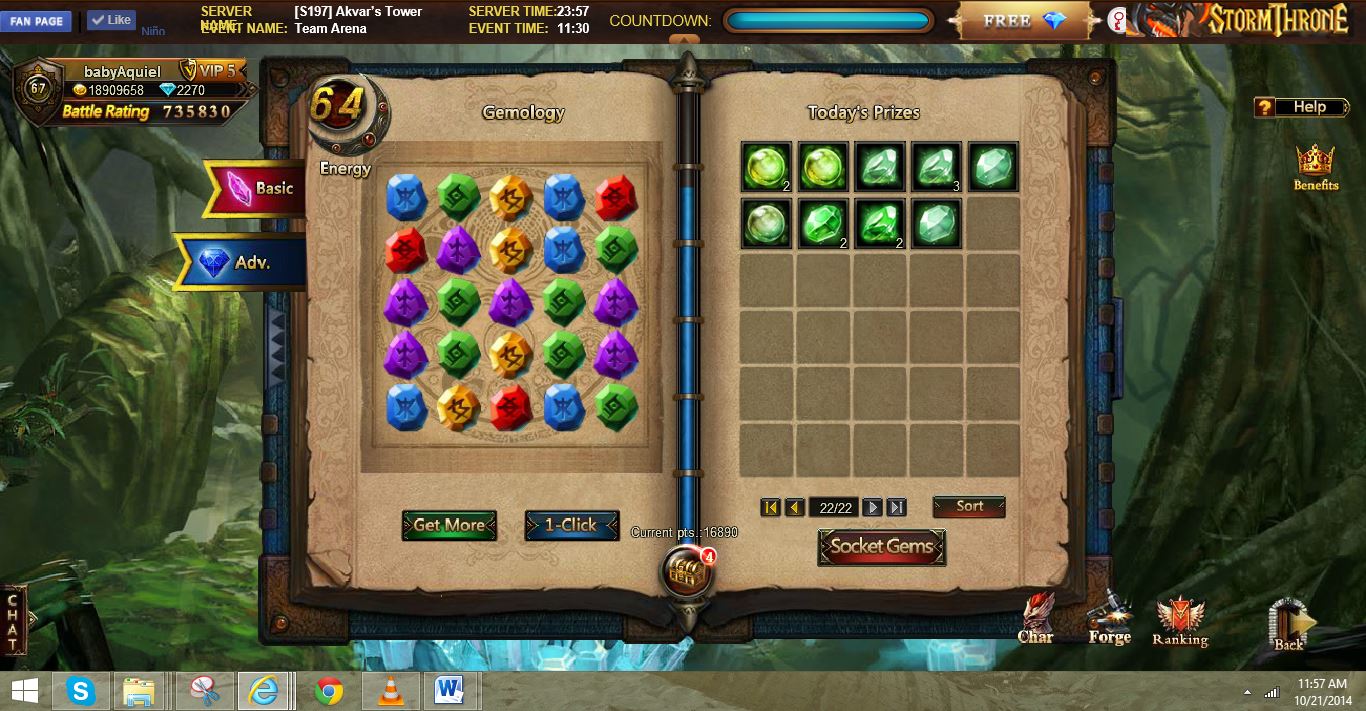Switch to the Adv. gemology tab
1366x711 pixels.
click(x=240, y=263)
